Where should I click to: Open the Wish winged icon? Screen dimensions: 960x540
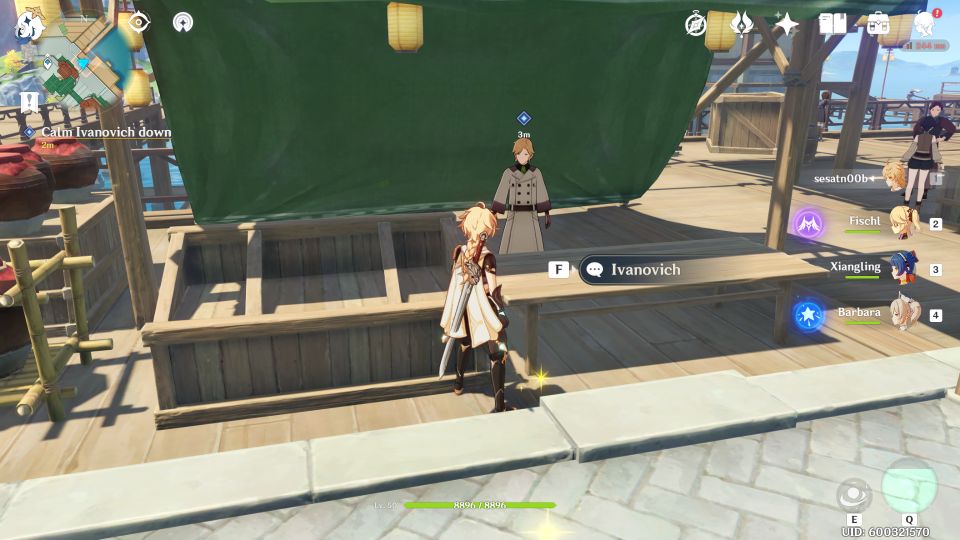tap(742, 24)
